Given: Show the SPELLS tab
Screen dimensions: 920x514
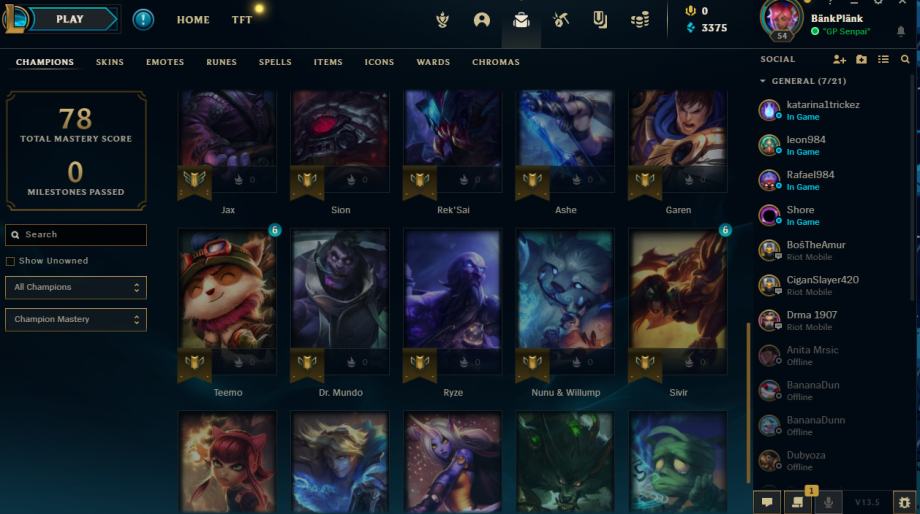Looking at the screenshot, I should pos(275,62).
